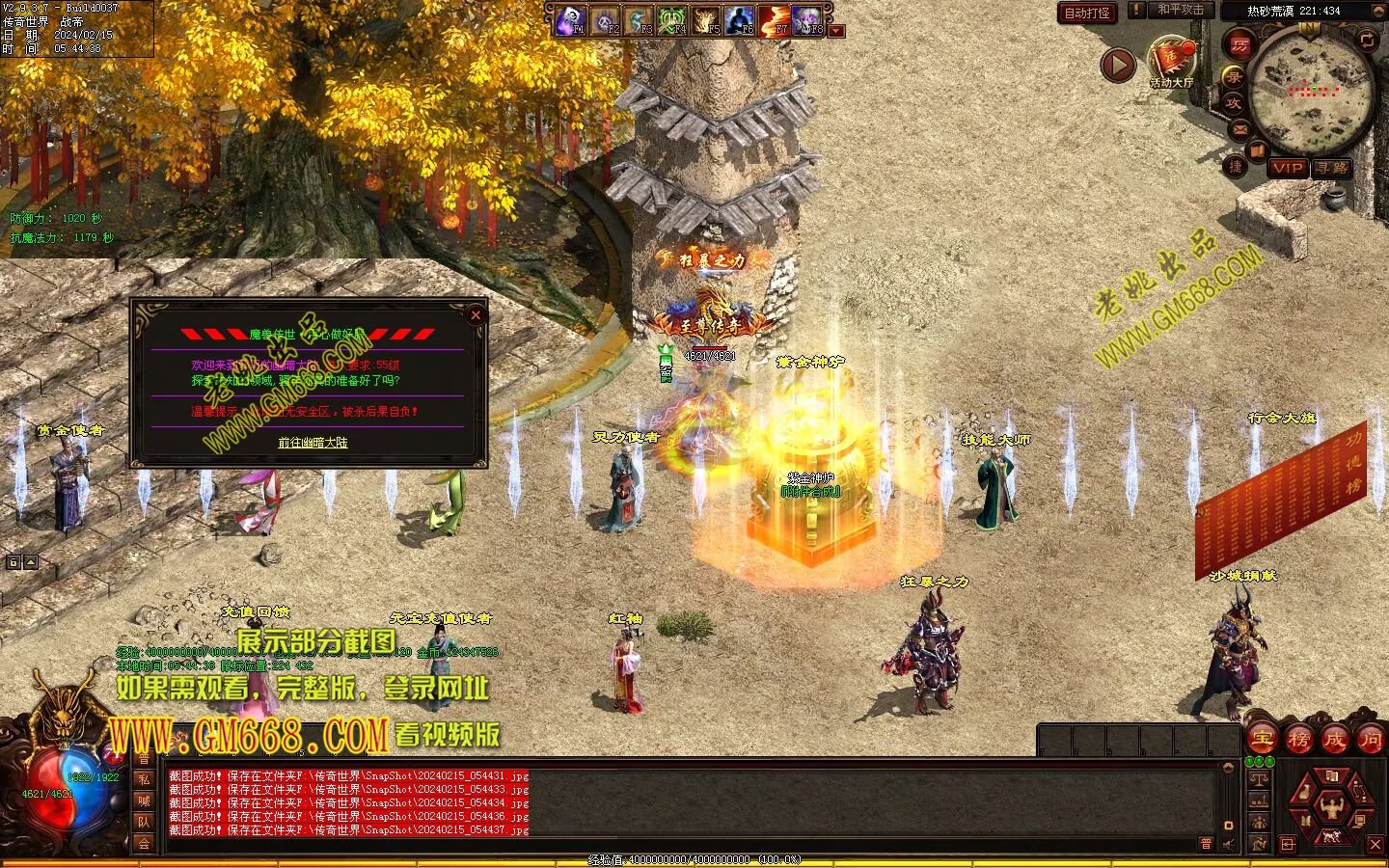Open the VIP panel

click(x=1287, y=168)
